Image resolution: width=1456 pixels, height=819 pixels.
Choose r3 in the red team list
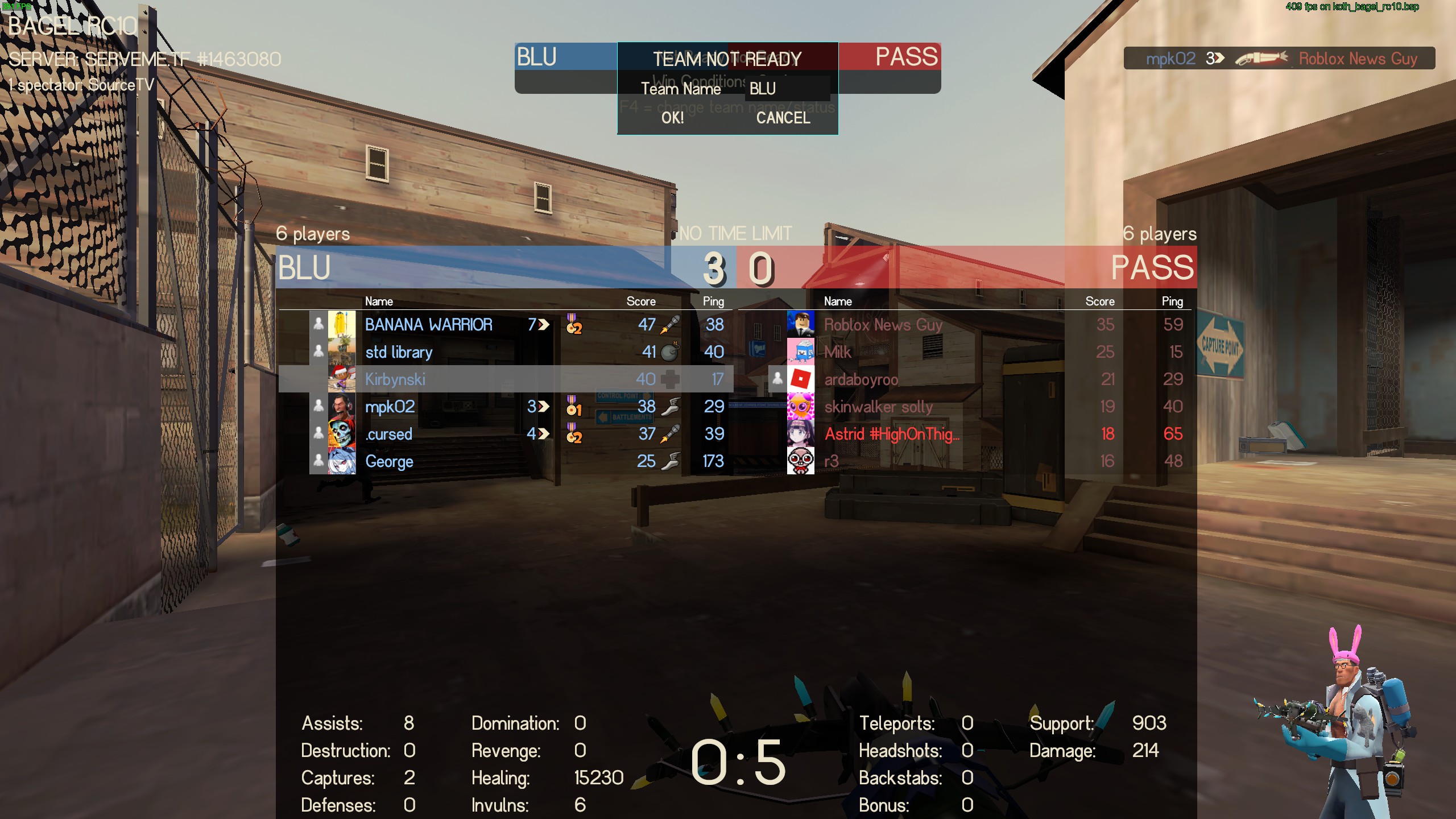[832, 461]
